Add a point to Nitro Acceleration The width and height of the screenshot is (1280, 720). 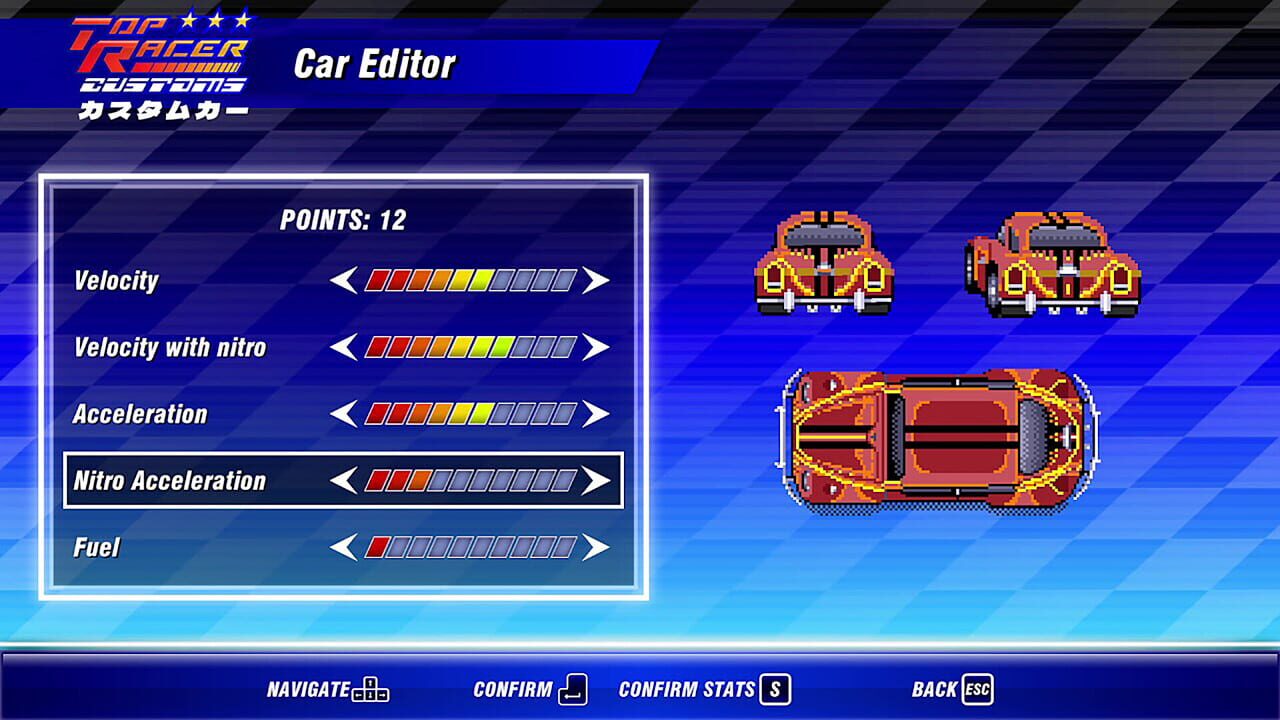pyautogui.click(x=596, y=481)
